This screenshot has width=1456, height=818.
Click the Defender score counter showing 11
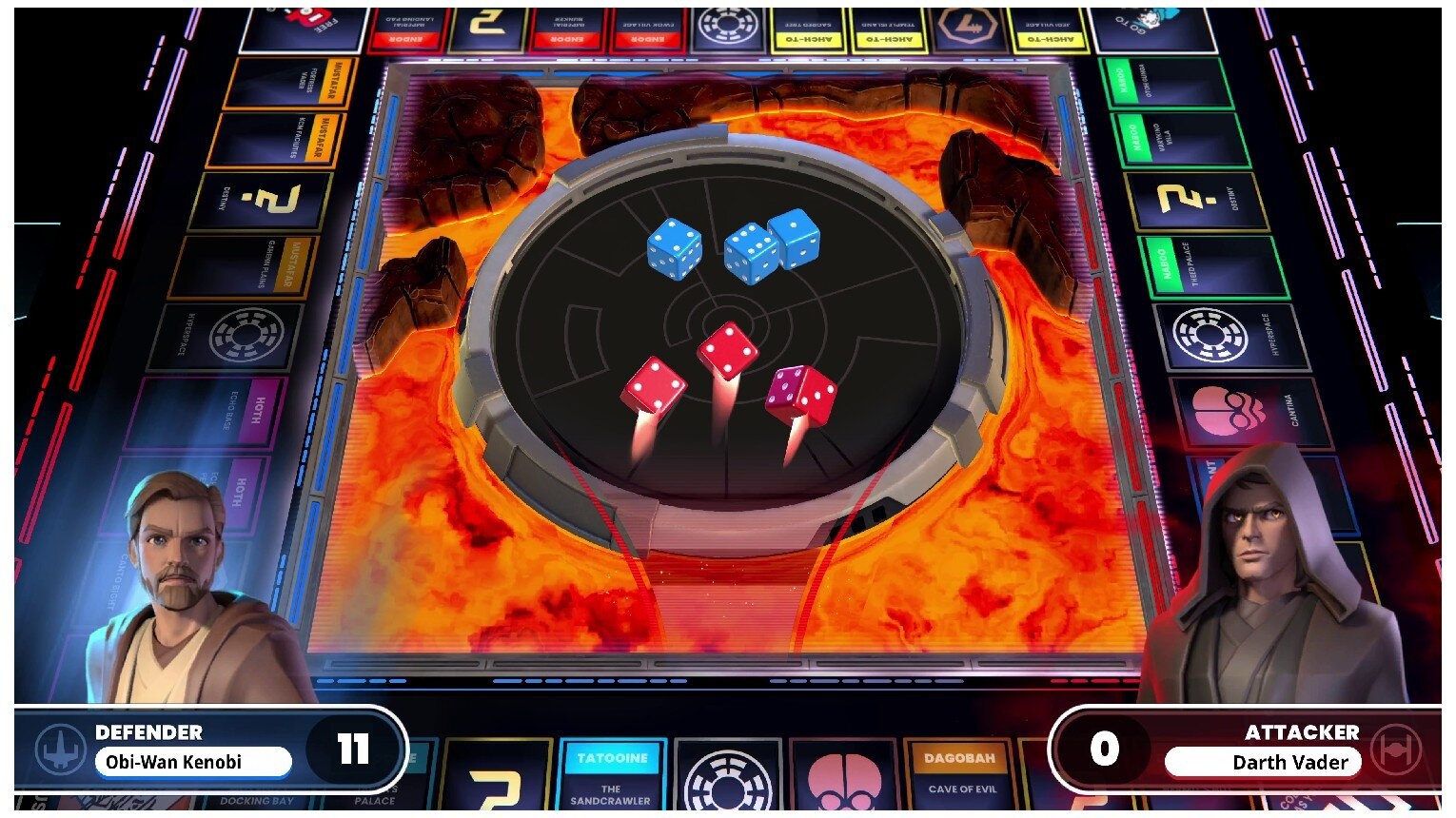[x=353, y=750]
